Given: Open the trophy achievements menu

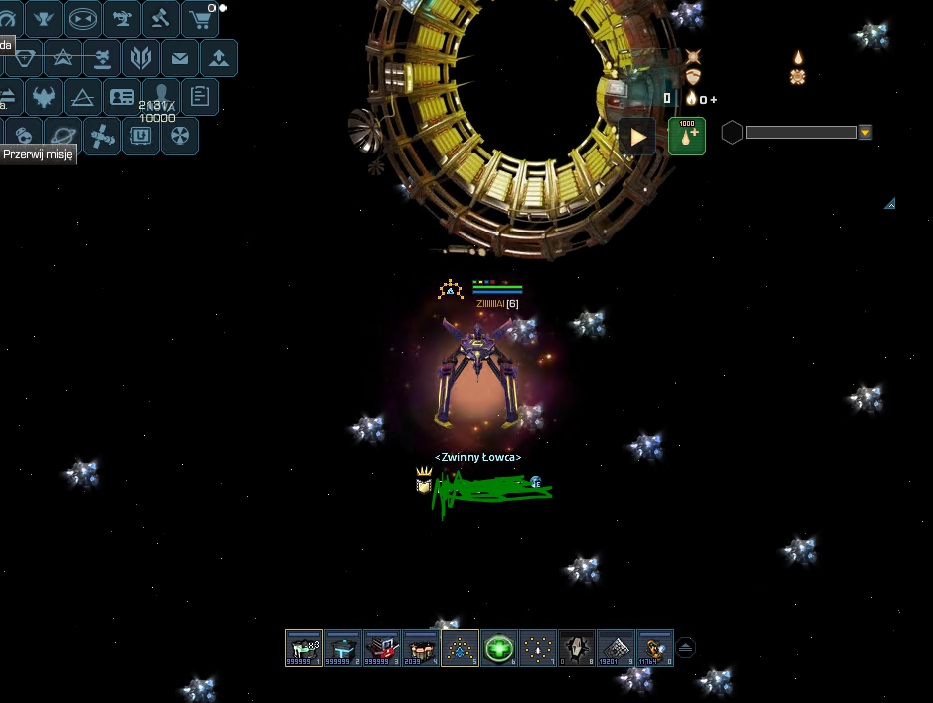Looking at the screenshot, I should (x=44, y=18).
